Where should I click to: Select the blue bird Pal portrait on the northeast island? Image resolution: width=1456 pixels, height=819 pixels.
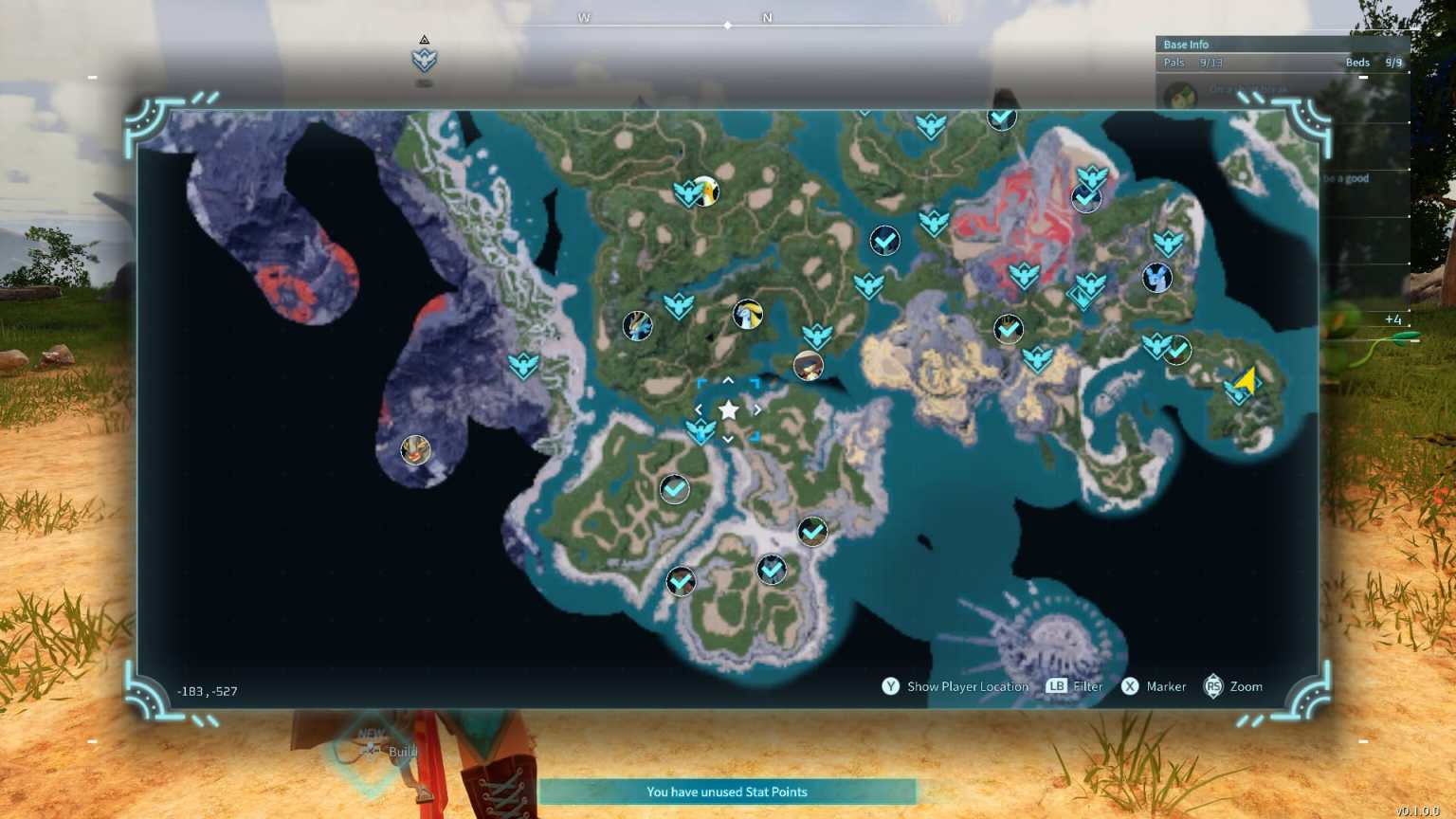pos(1157,278)
